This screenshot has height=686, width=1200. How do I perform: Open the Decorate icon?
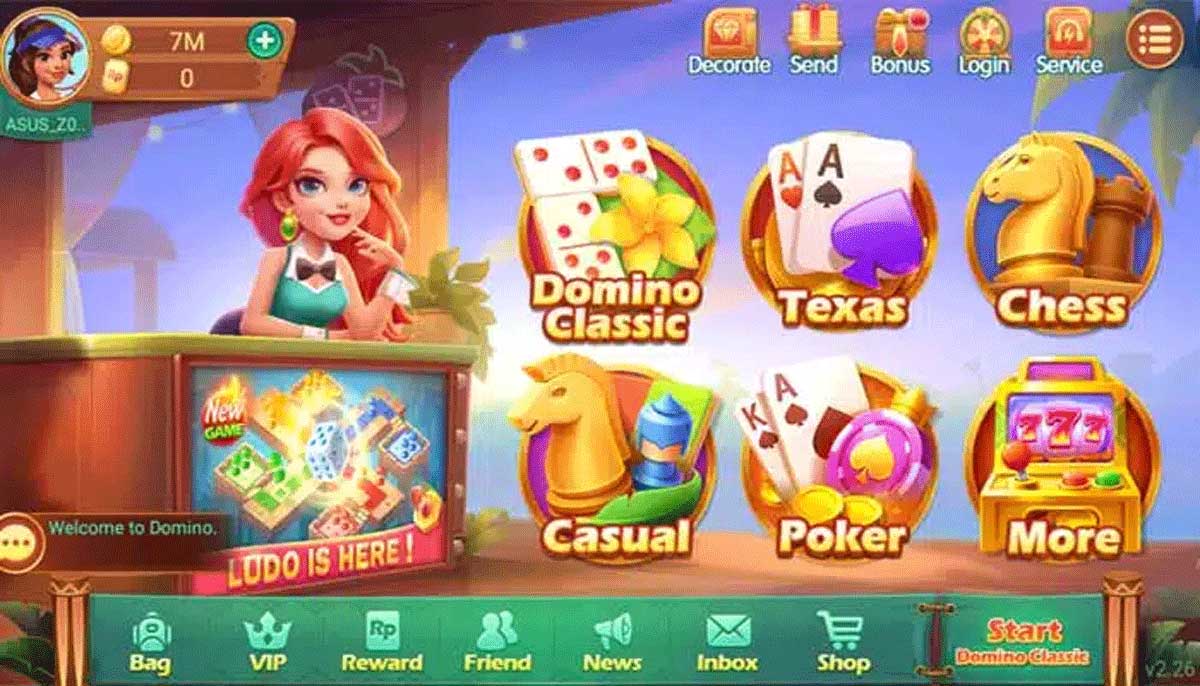coord(729,40)
